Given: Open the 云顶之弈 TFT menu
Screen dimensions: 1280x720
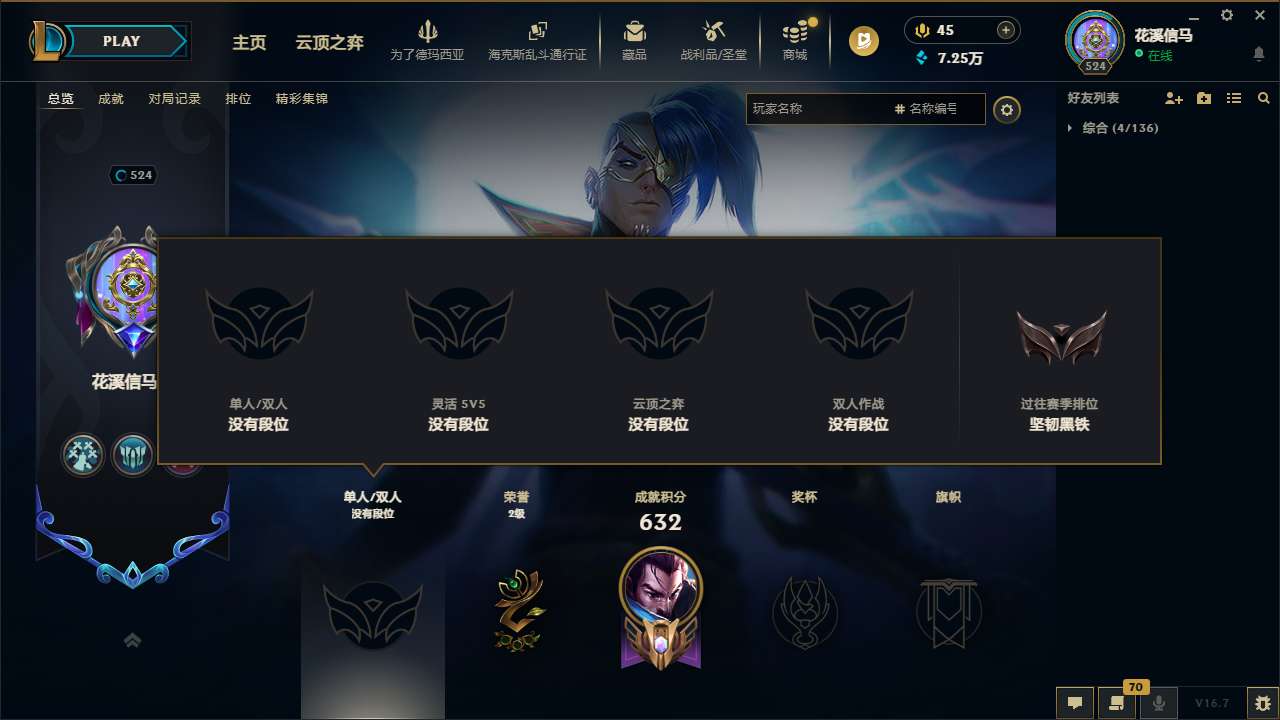Looking at the screenshot, I should (x=328, y=42).
